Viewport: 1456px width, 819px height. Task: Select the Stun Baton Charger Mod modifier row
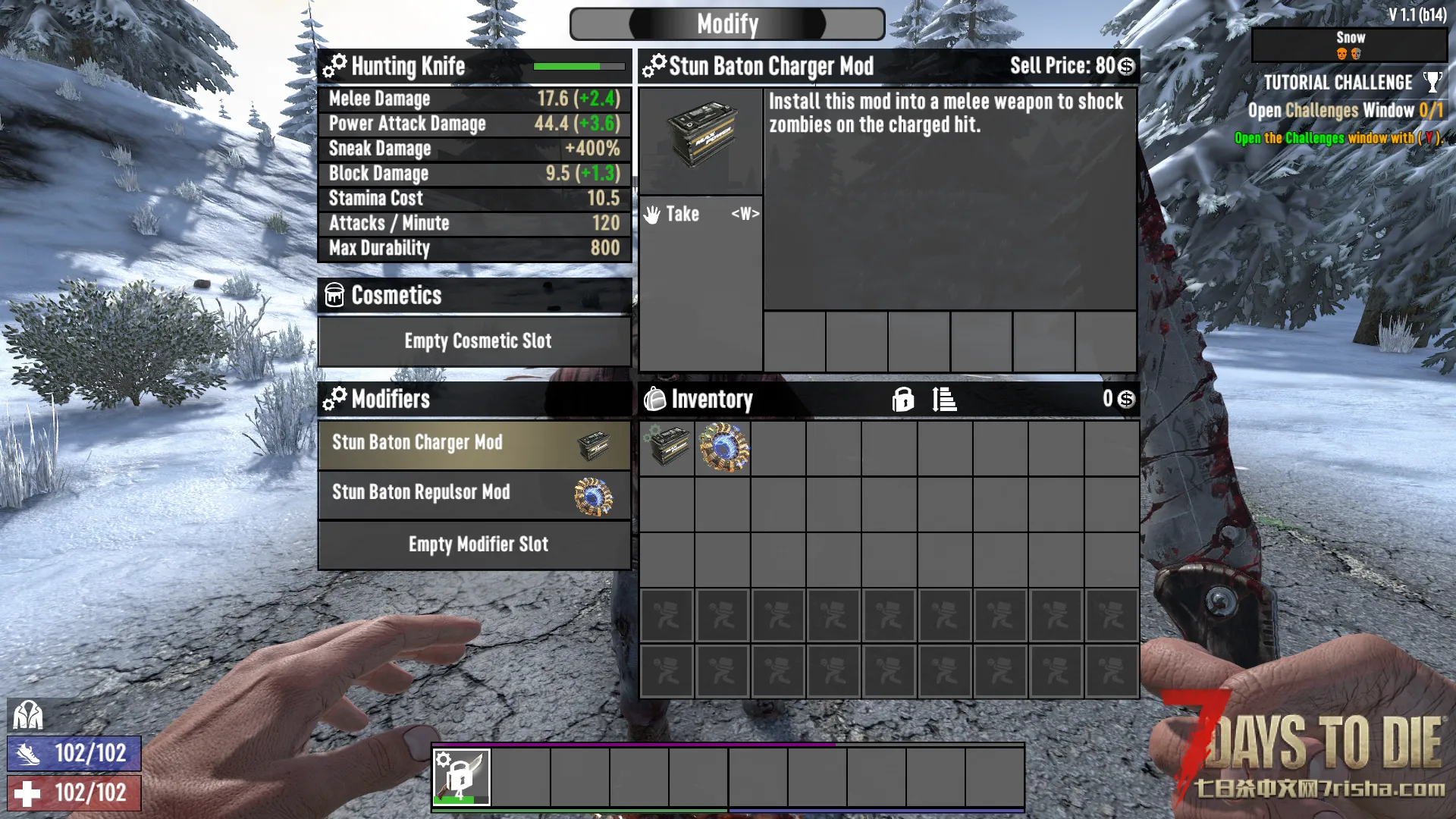(x=474, y=444)
